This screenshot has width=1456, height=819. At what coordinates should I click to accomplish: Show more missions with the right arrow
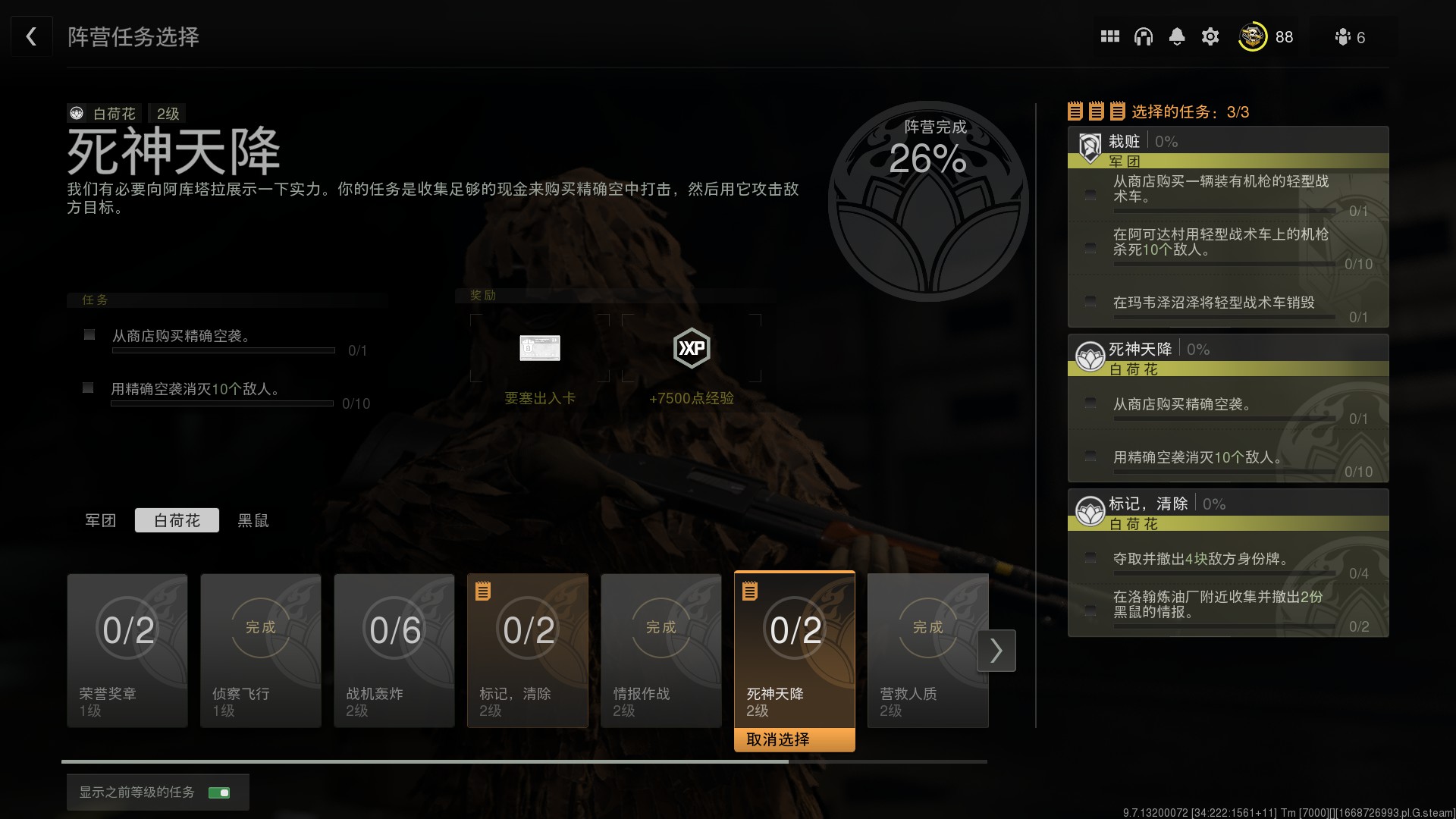(x=996, y=651)
